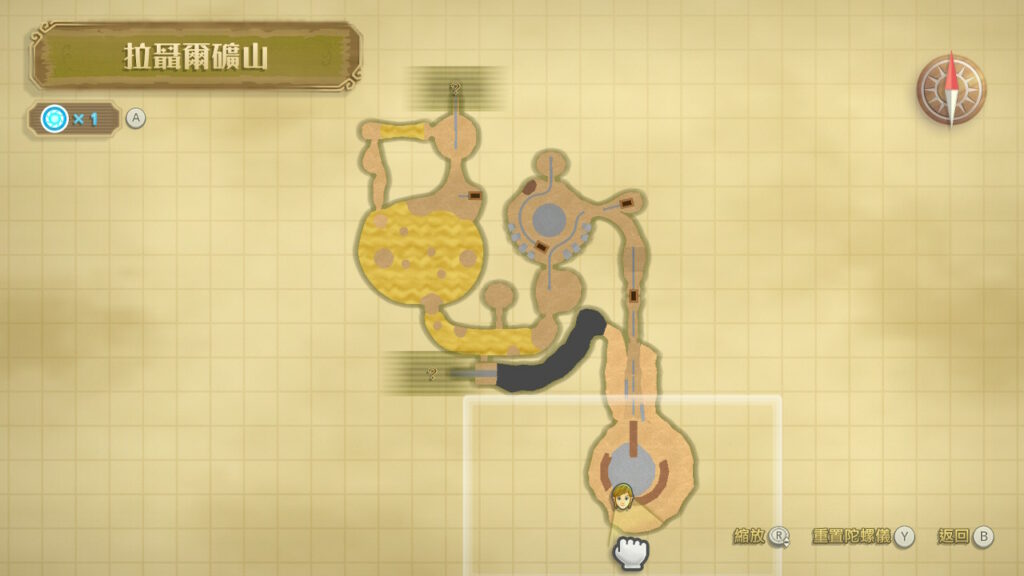Screen dimensions: 1024x576
Task: Select the blue beacon marker icon
Action: 54,119
